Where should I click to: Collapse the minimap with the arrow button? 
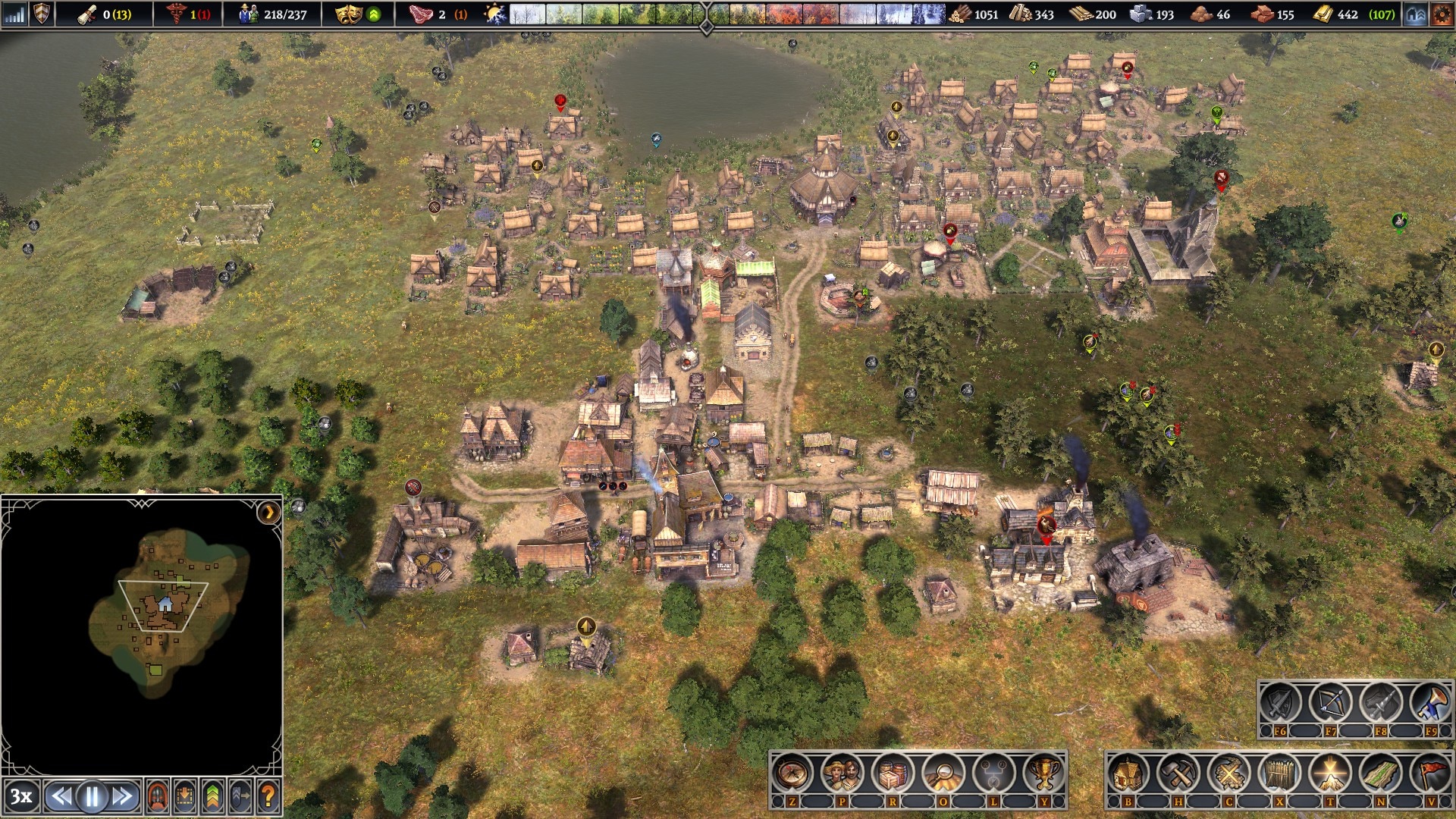[x=268, y=513]
